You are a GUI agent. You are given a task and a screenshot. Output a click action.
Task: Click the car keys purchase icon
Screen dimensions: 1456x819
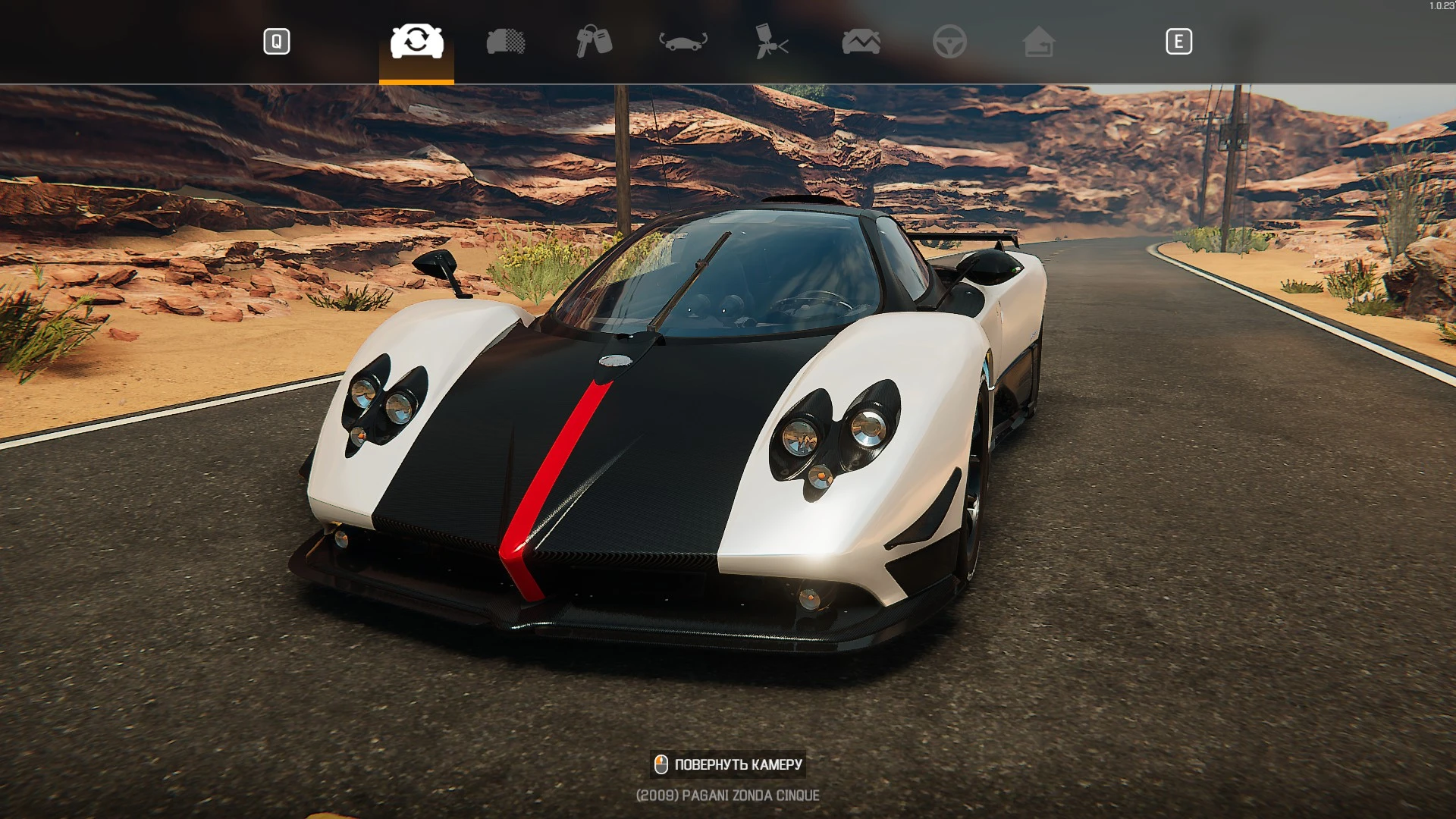click(x=593, y=42)
